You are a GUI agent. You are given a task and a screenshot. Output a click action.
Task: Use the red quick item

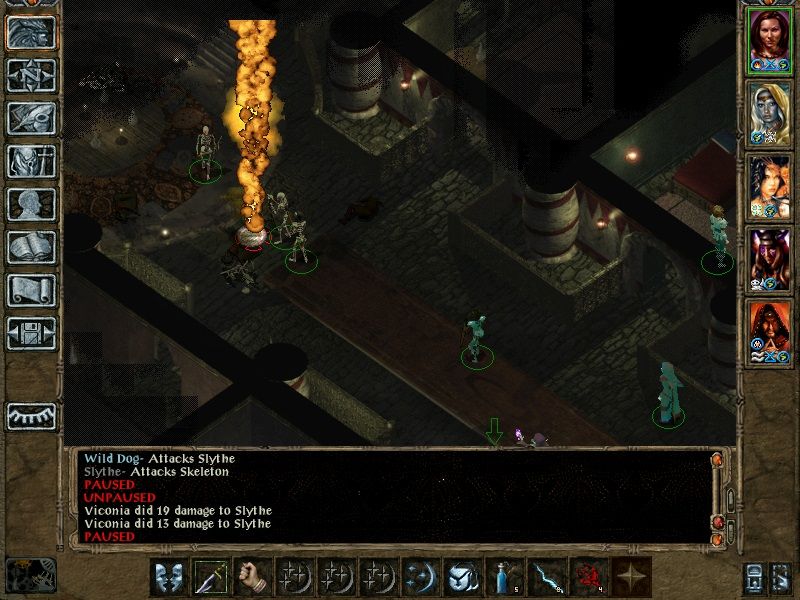tap(588, 577)
